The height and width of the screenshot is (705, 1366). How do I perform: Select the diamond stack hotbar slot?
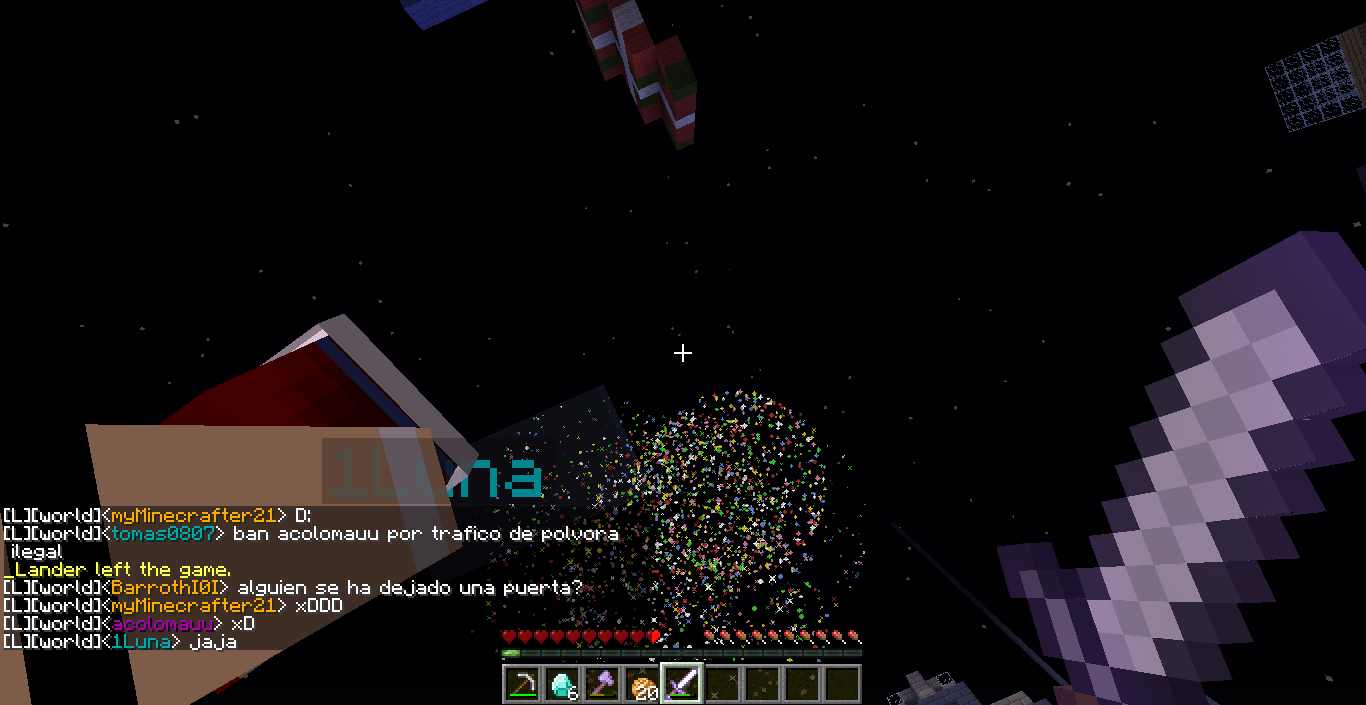(562, 684)
